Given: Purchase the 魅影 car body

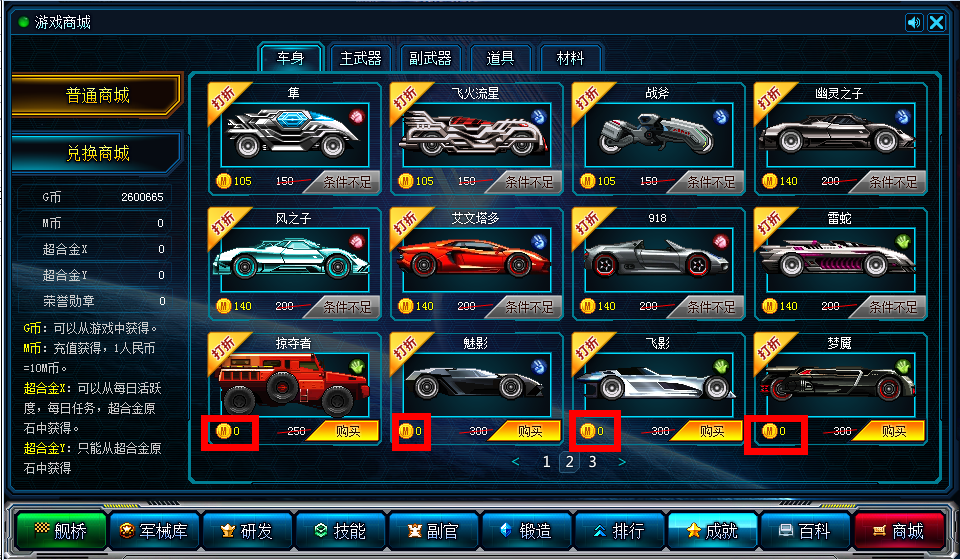Looking at the screenshot, I should point(526,431).
